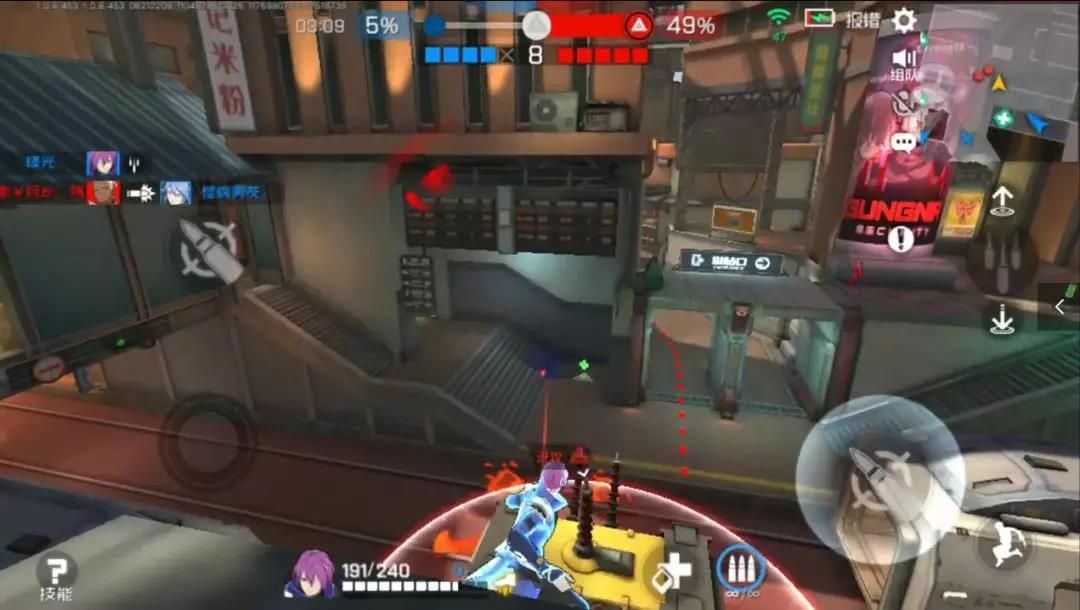The height and width of the screenshot is (610, 1080).
Task: Open the chat speech bubble
Action: (904, 142)
